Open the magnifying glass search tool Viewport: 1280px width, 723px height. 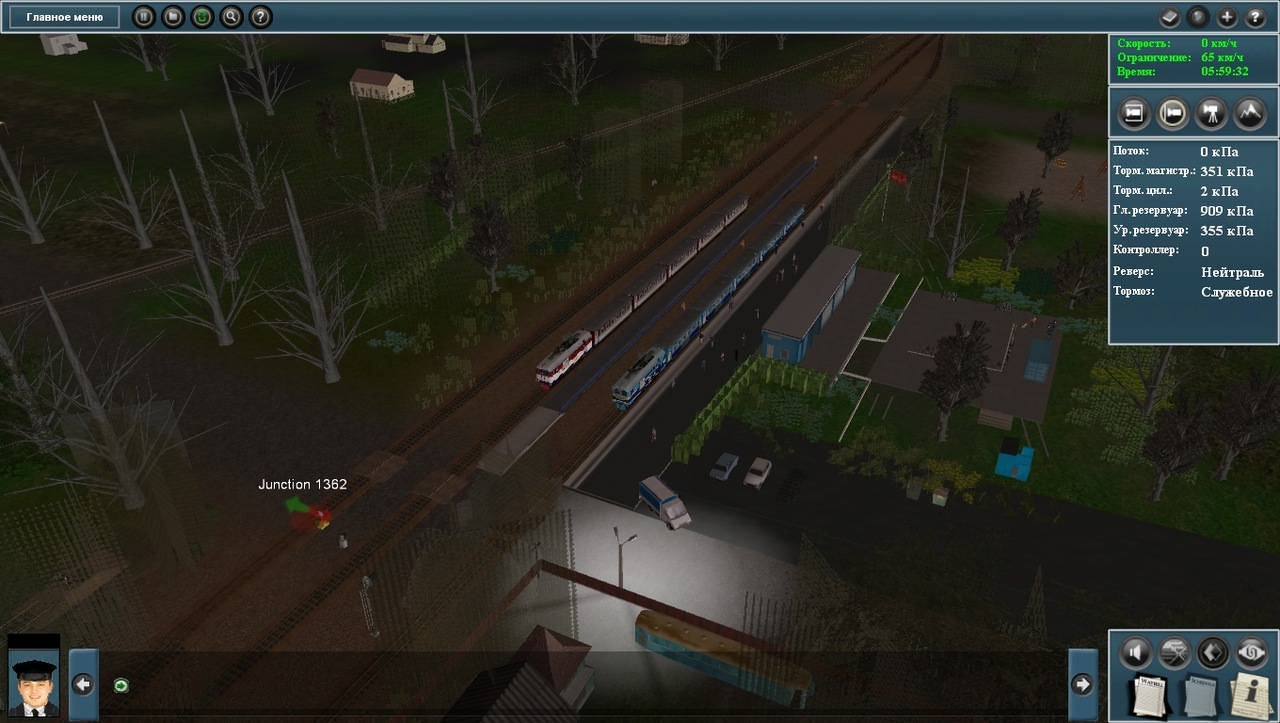click(231, 17)
